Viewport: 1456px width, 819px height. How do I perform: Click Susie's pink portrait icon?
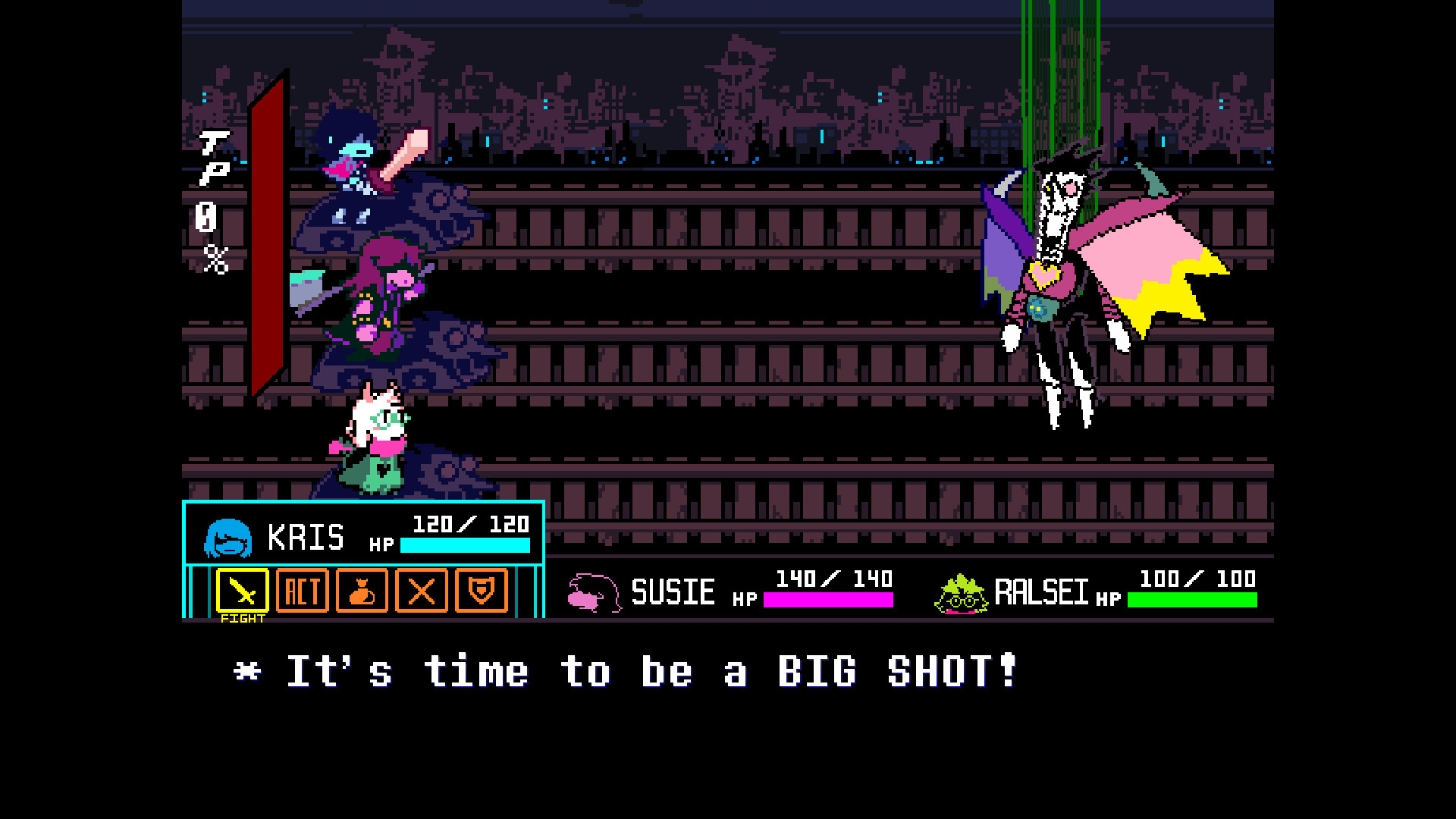[593, 591]
